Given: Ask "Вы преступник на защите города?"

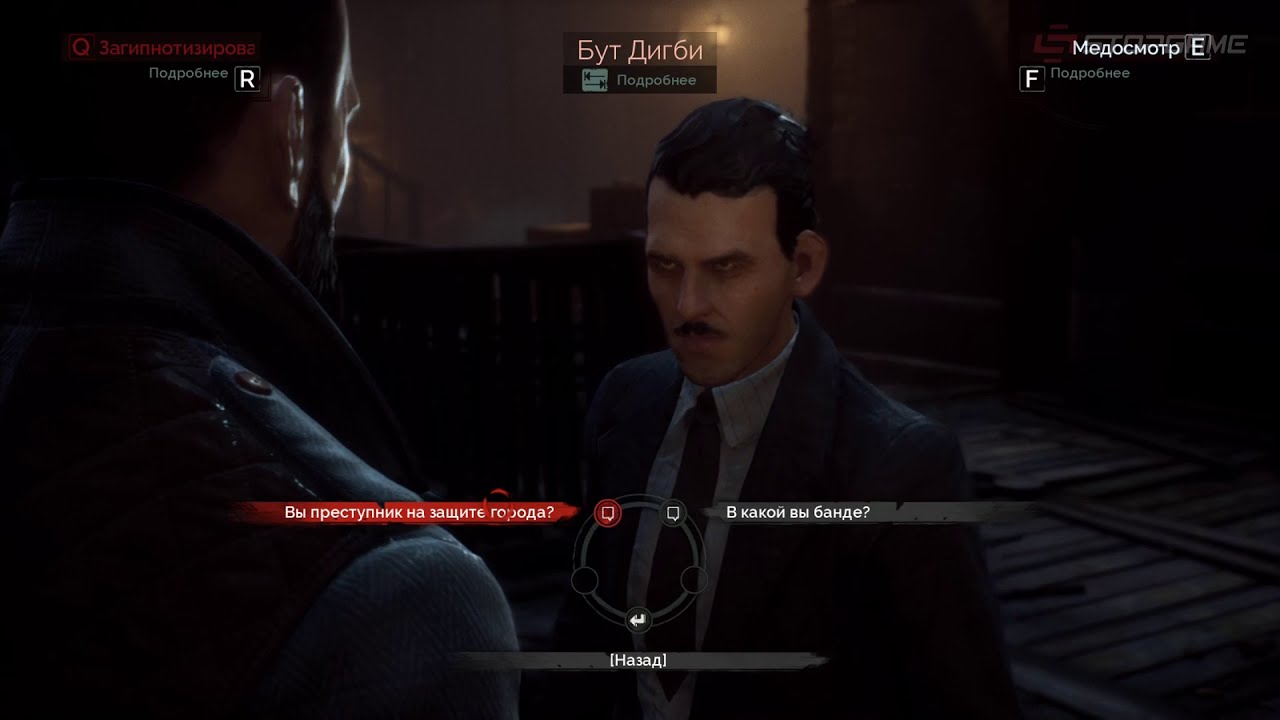Looking at the screenshot, I should tap(418, 512).
